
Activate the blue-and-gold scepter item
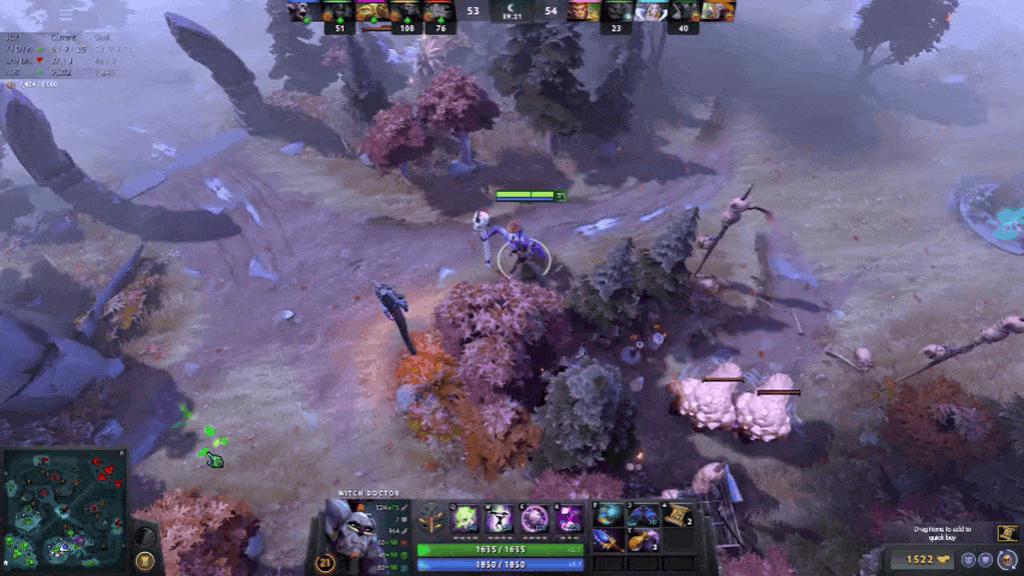tap(610, 540)
